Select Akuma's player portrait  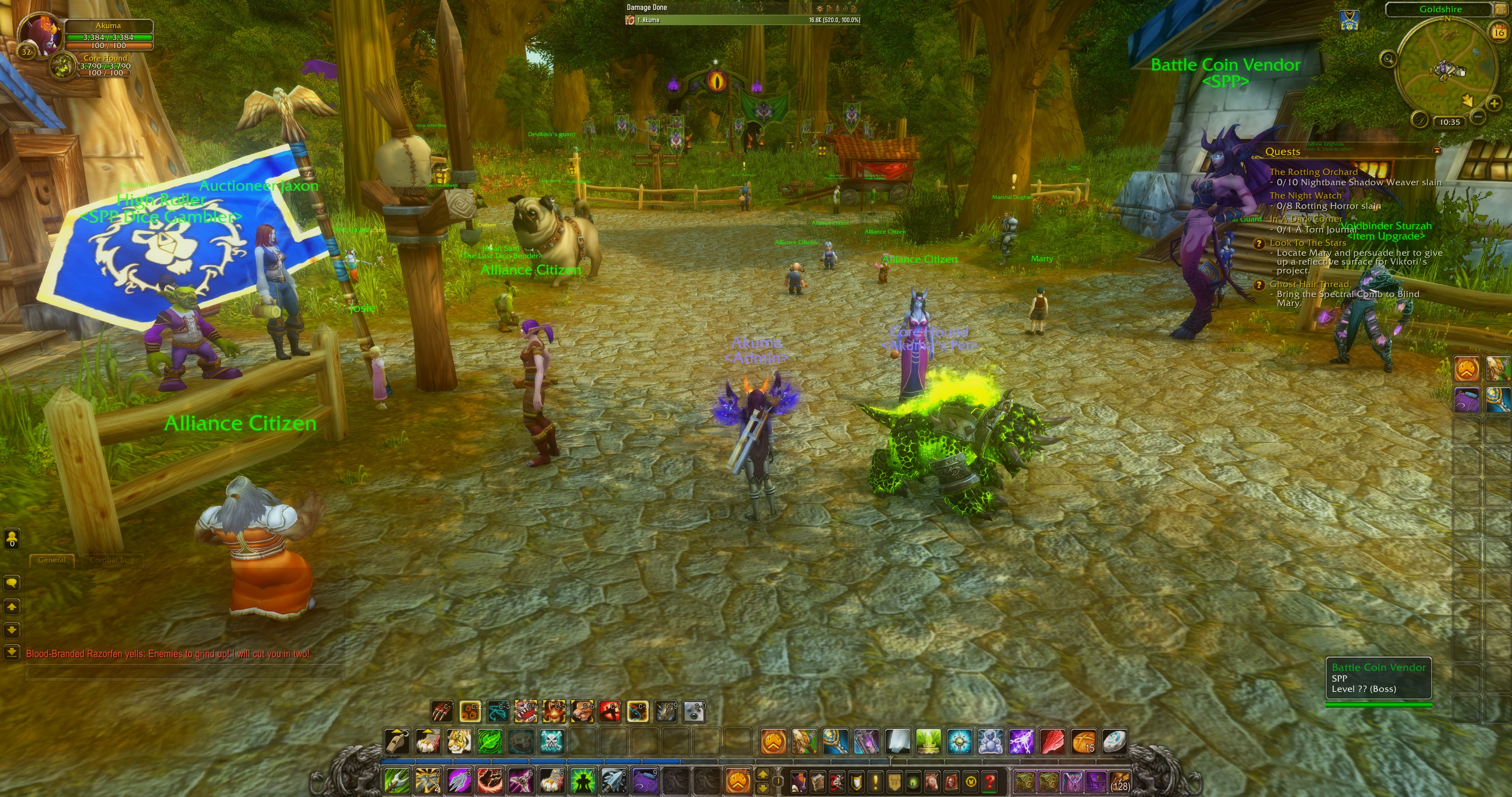40,34
